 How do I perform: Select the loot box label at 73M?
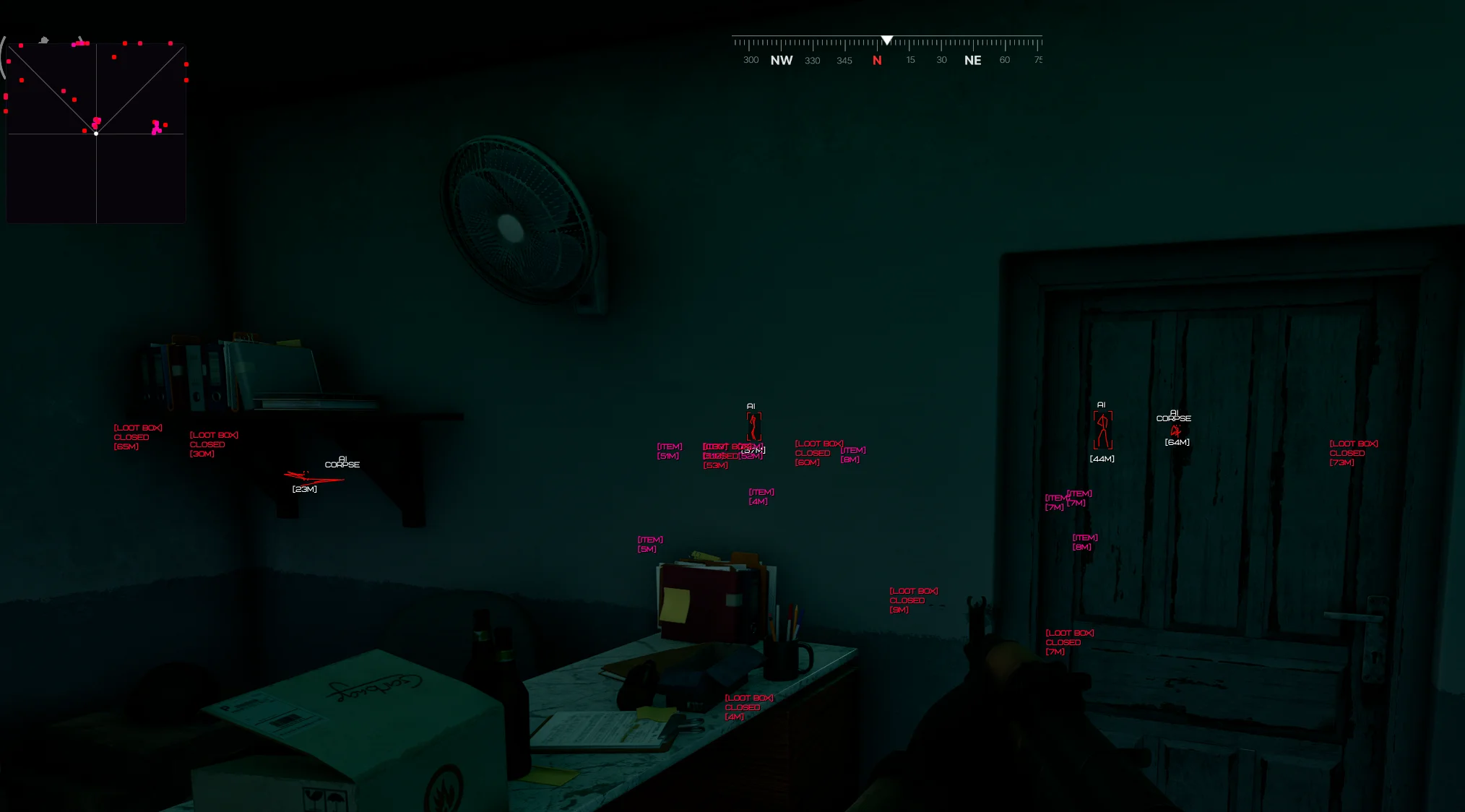[x=1353, y=453]
